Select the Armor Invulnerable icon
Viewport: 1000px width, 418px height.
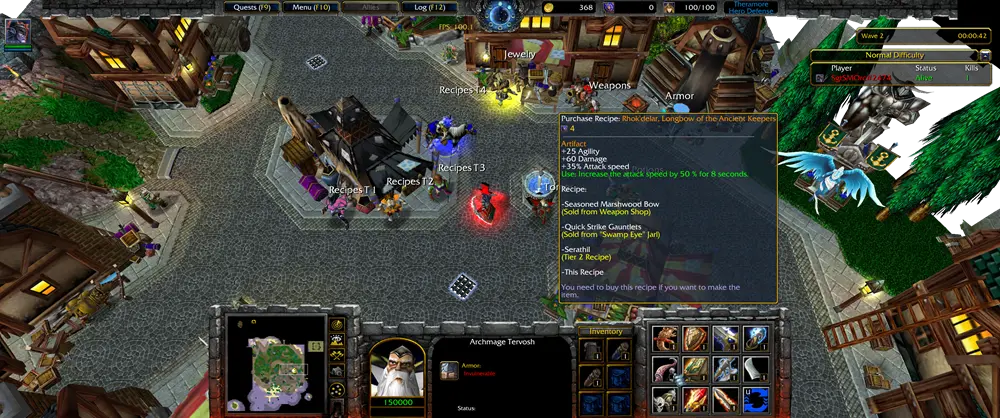449,370
